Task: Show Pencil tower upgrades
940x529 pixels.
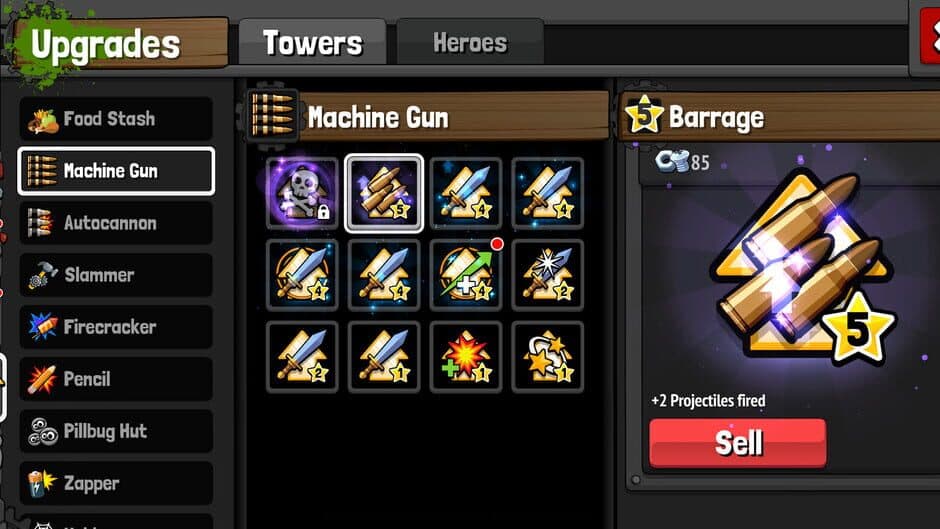Action: point(115,379)
